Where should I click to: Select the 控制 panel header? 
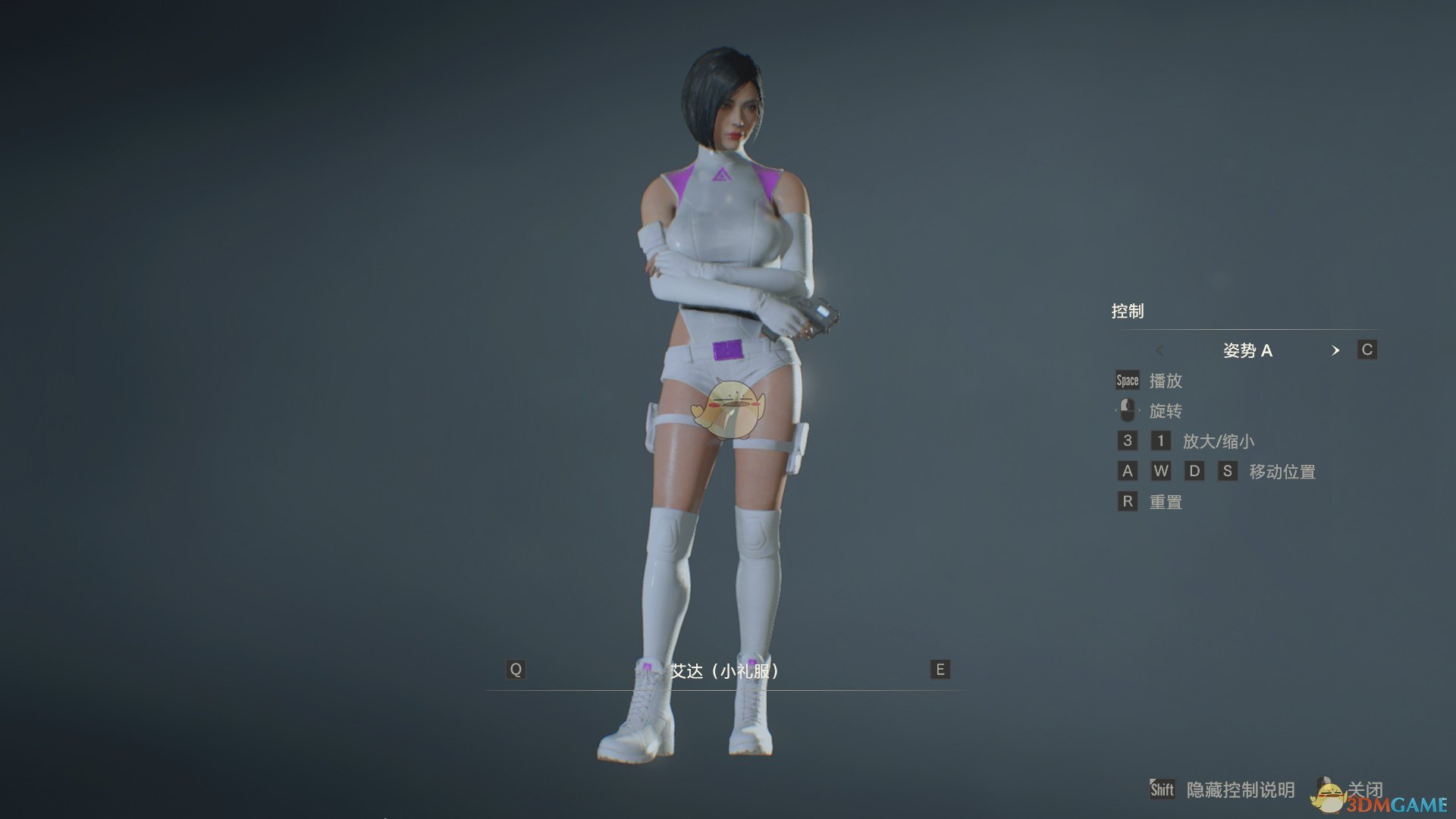[x=1128, y=311]
